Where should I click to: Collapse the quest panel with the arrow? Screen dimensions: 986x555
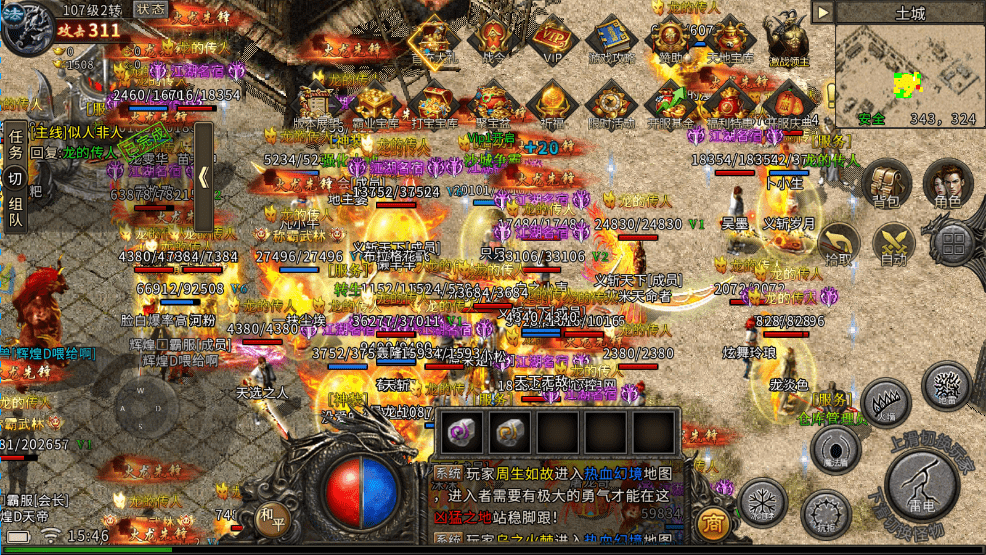203,178
